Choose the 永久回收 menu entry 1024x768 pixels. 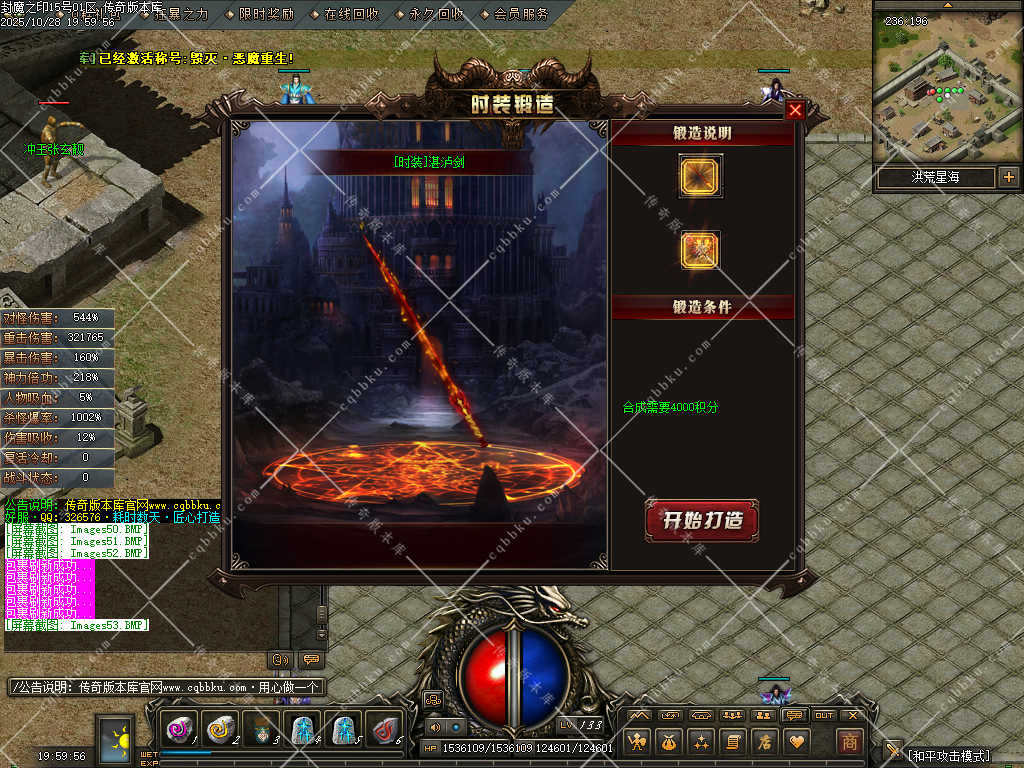pos(436,14)
